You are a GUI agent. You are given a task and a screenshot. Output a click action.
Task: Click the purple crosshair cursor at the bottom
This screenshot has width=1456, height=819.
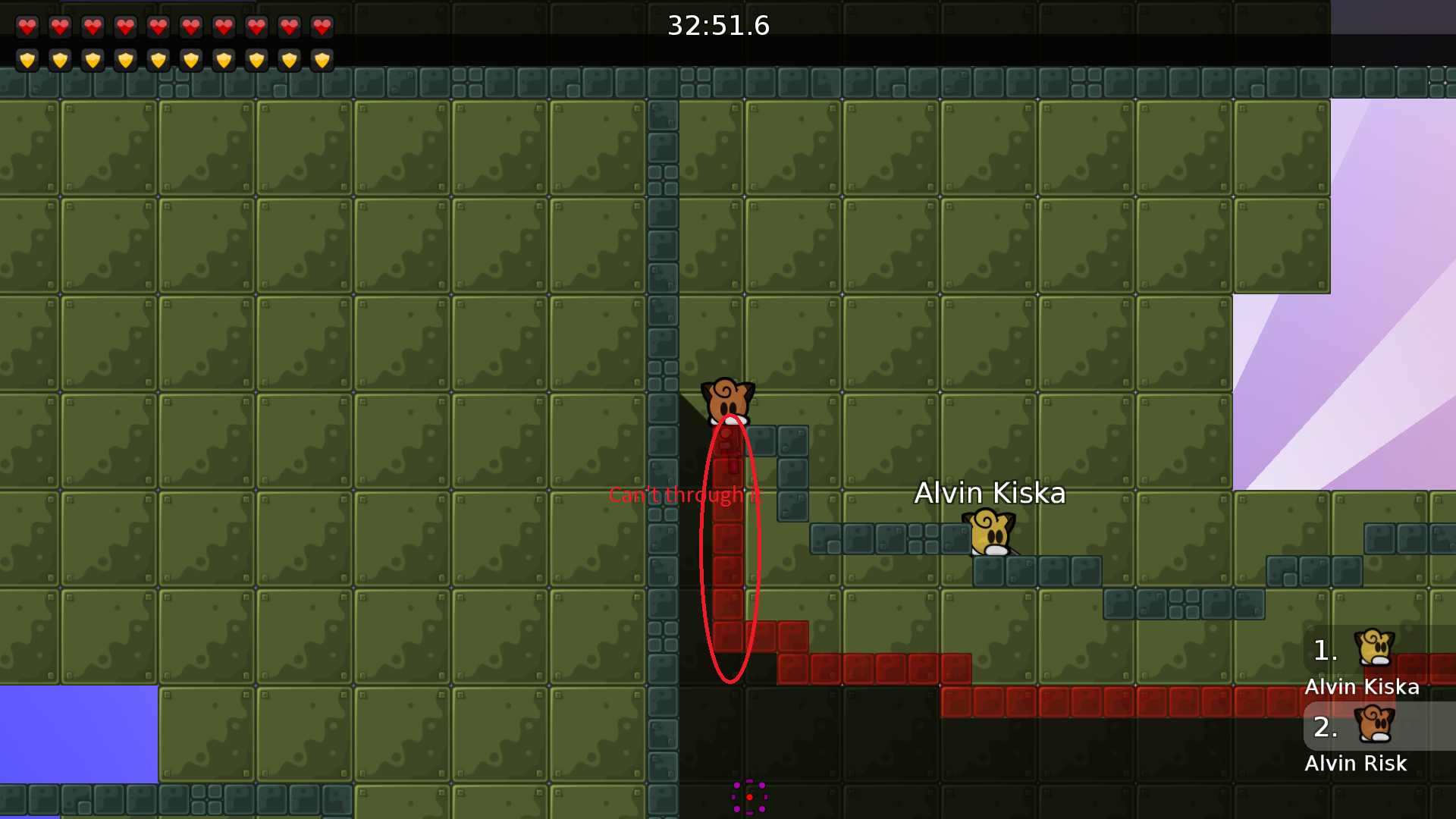(749, 796)
